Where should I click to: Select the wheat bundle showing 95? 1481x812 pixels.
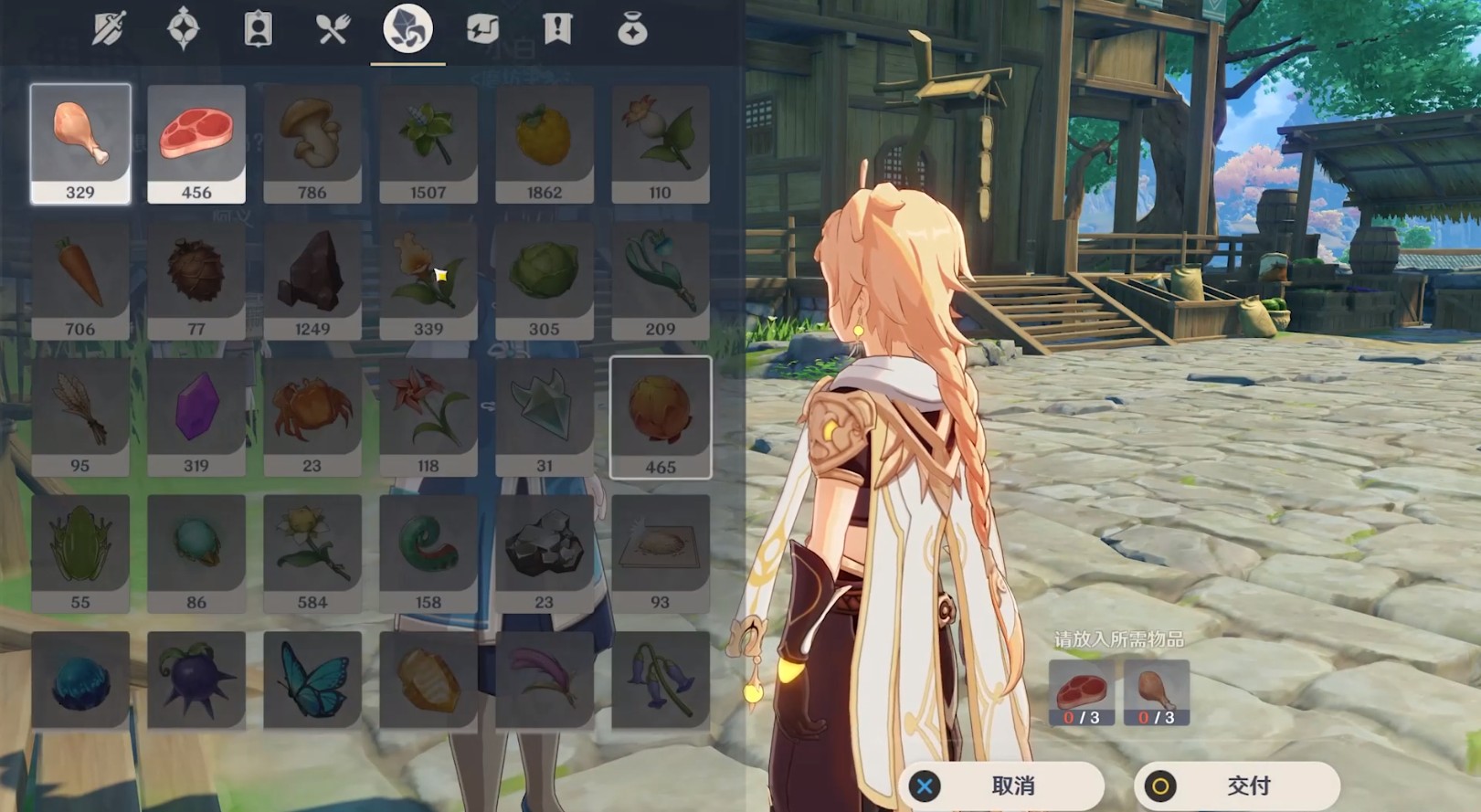point(80,417)
